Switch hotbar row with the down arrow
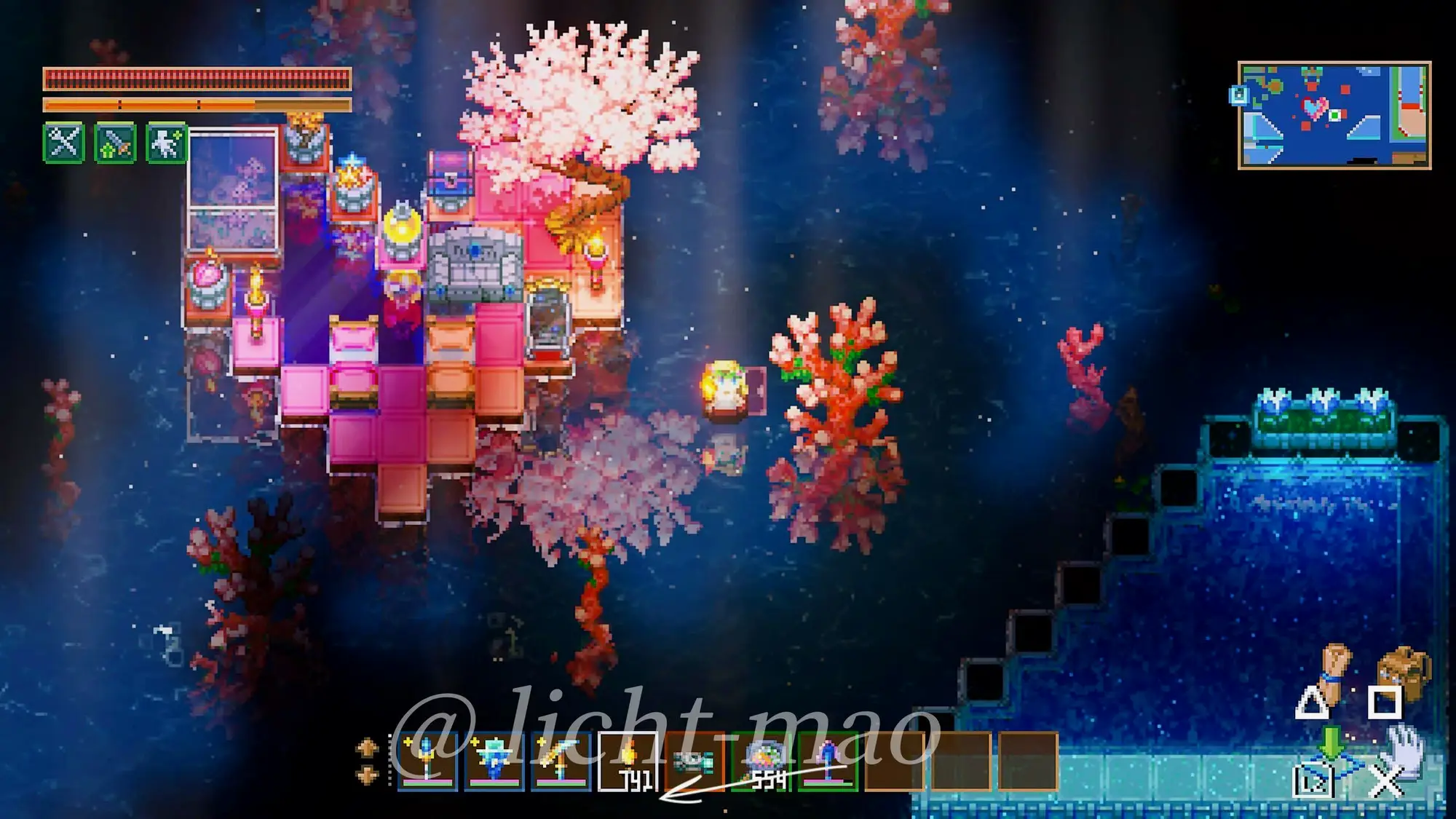The image size is (1456, 819). click(367, 775)
